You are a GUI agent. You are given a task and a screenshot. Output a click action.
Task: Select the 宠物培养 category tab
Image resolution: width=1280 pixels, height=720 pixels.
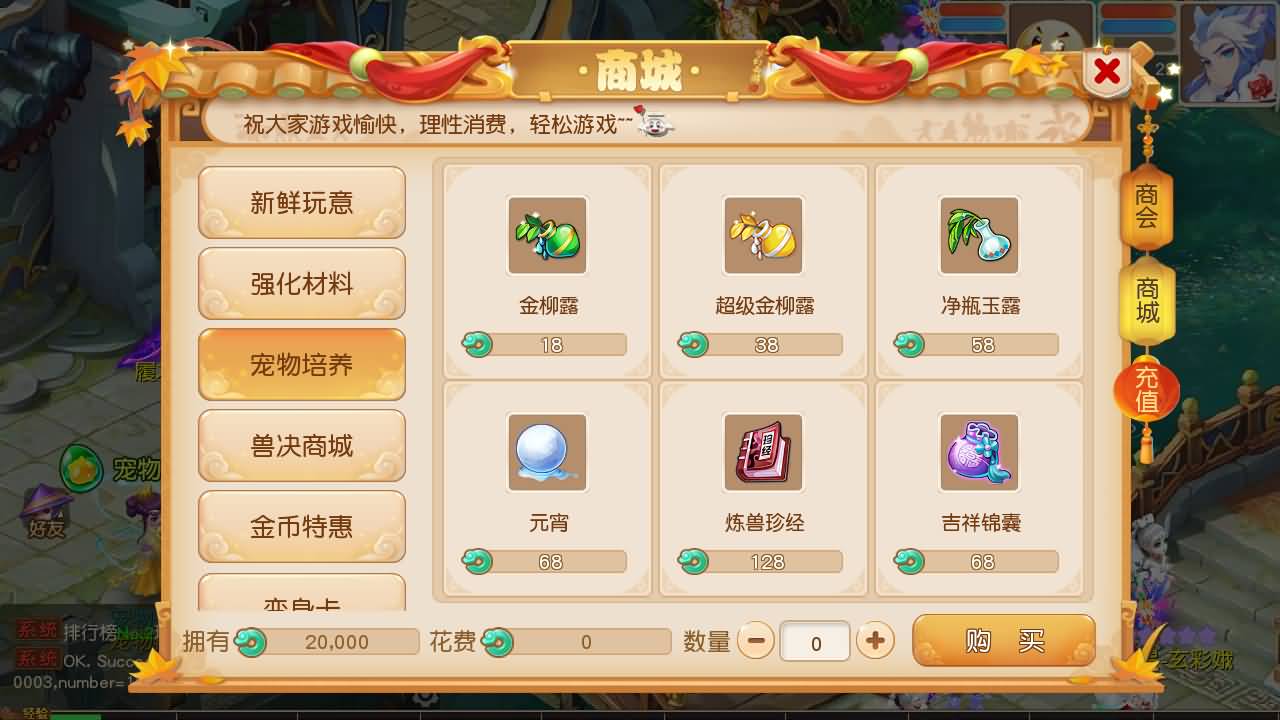[301, 364]
